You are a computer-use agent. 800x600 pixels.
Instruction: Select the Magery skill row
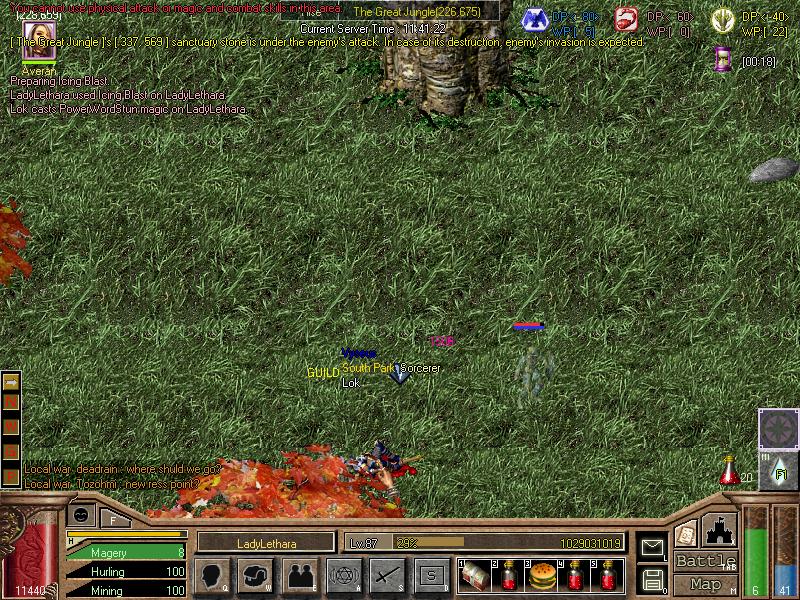[x=126, y=552]
